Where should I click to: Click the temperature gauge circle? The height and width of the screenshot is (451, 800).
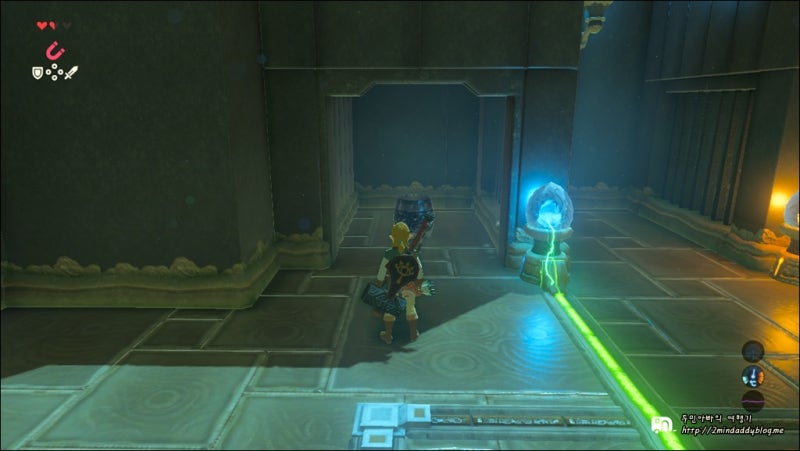(x=753, y=376)
